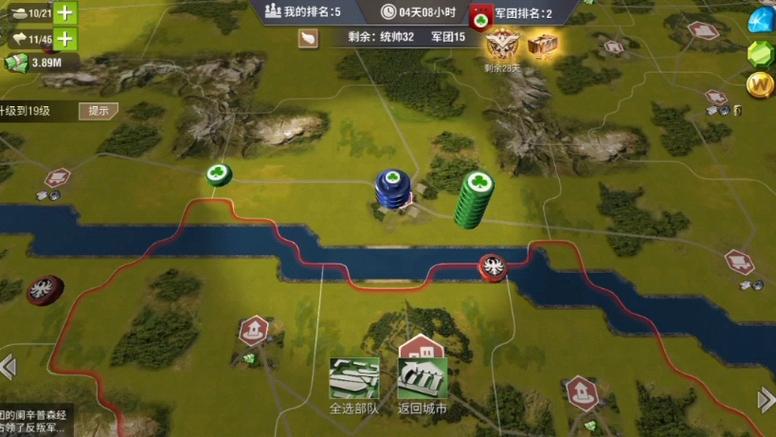Open the green gem icon

(761, 54)
